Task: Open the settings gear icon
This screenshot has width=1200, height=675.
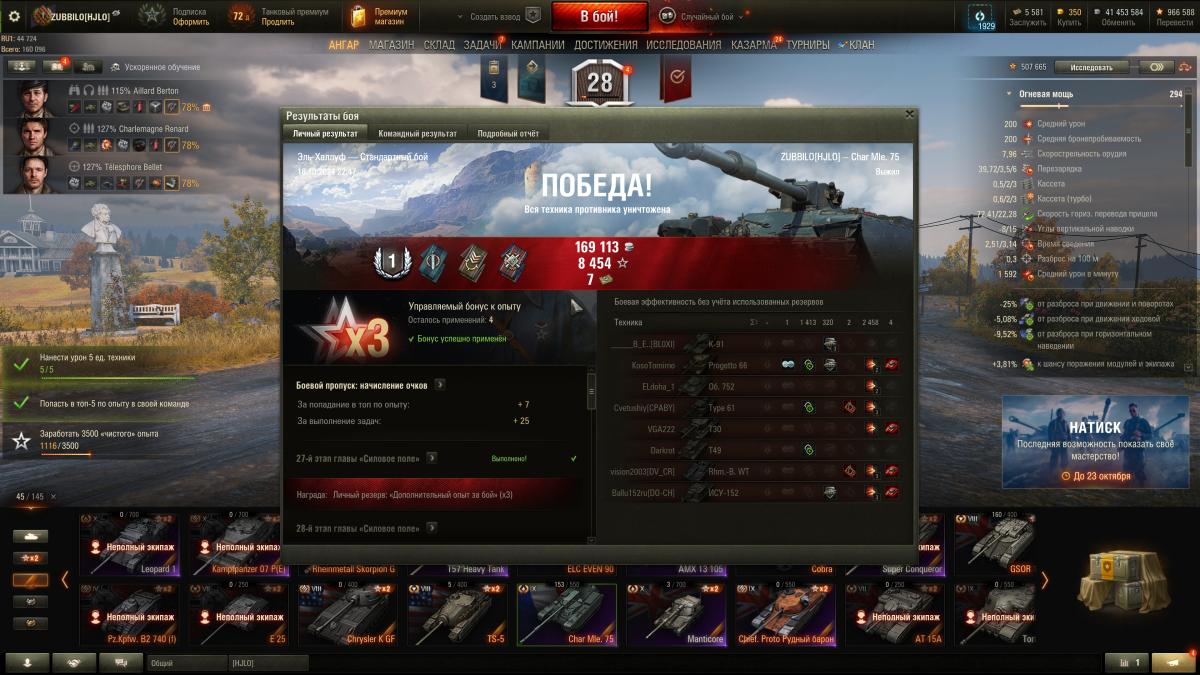Action: point(14,16)
